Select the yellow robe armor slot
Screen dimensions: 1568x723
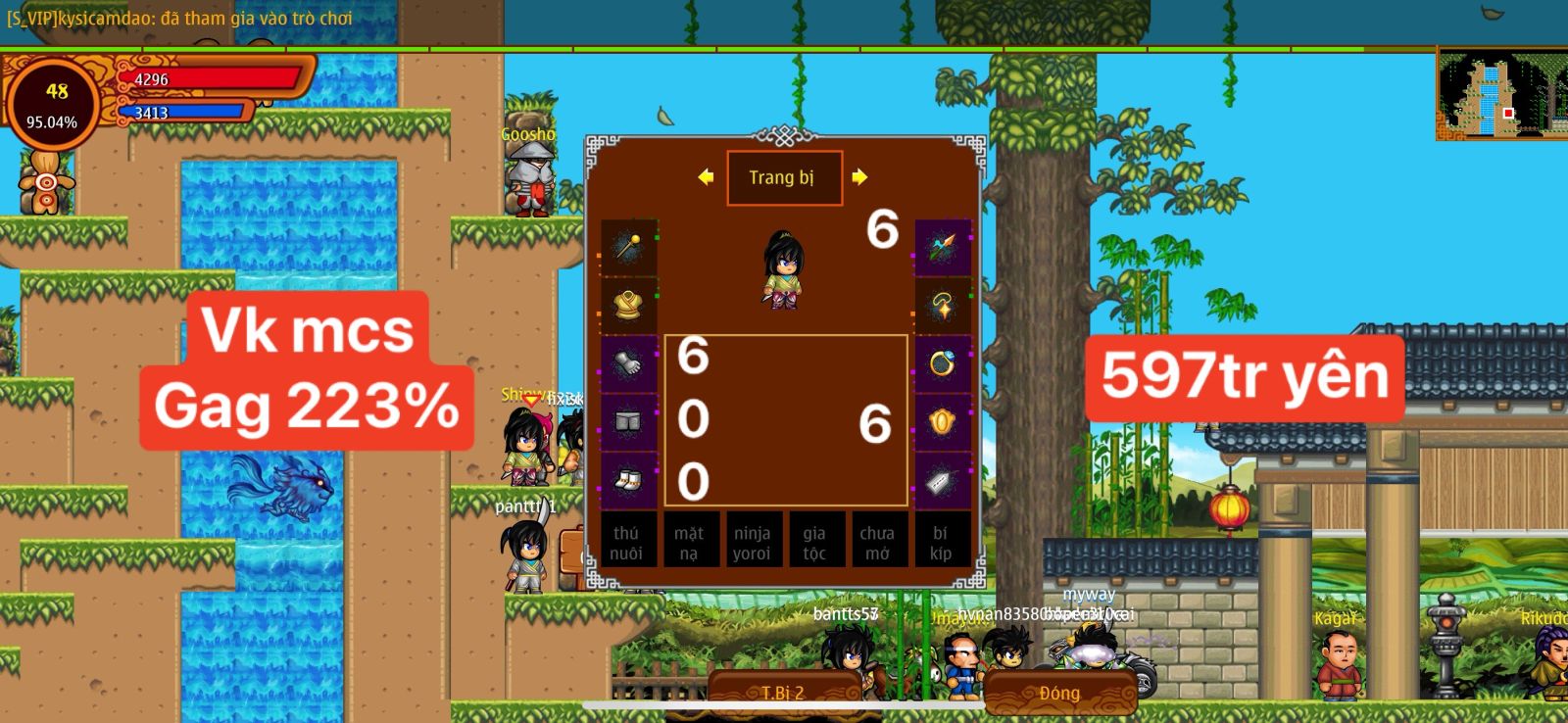tap(628, 305)
